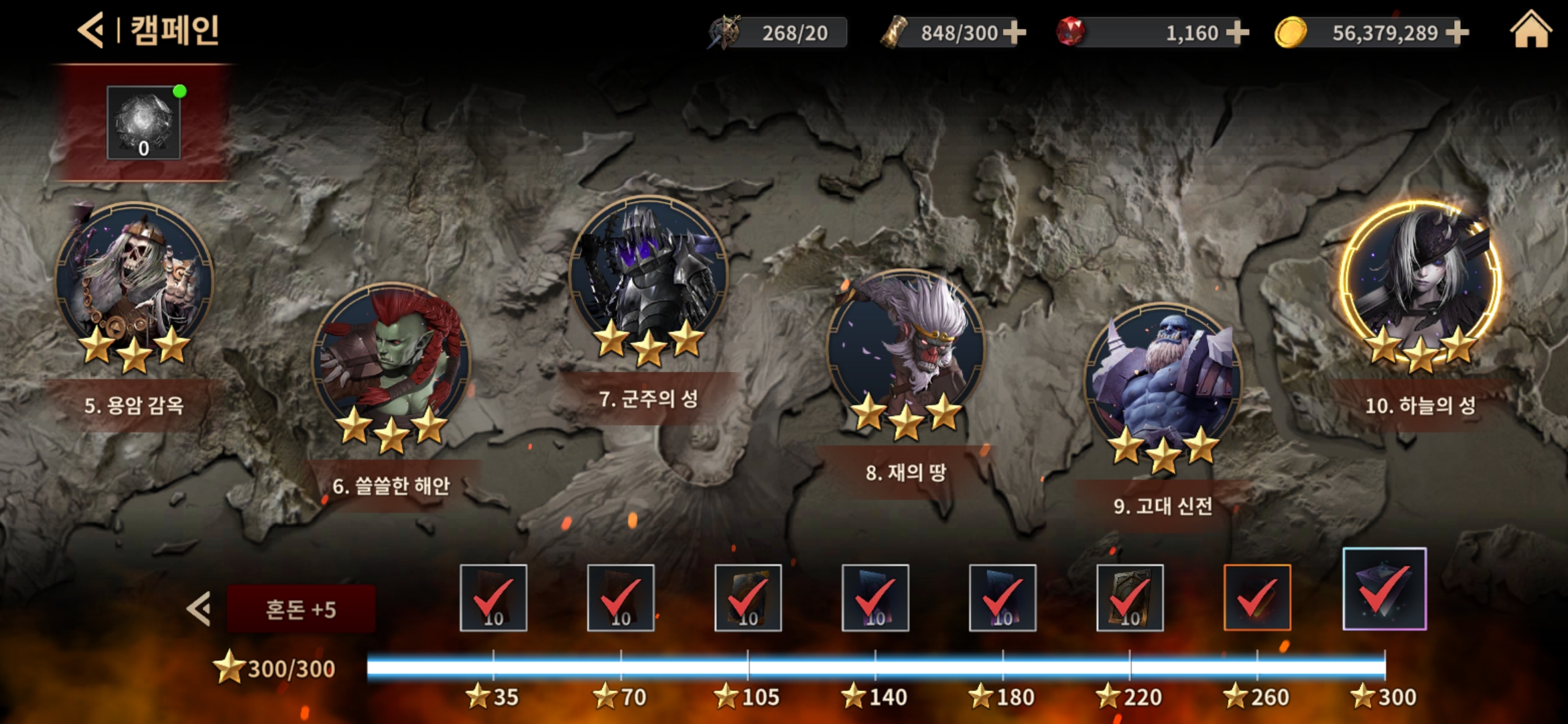Switch to previous difficulty with left arrow

point(199,609)
